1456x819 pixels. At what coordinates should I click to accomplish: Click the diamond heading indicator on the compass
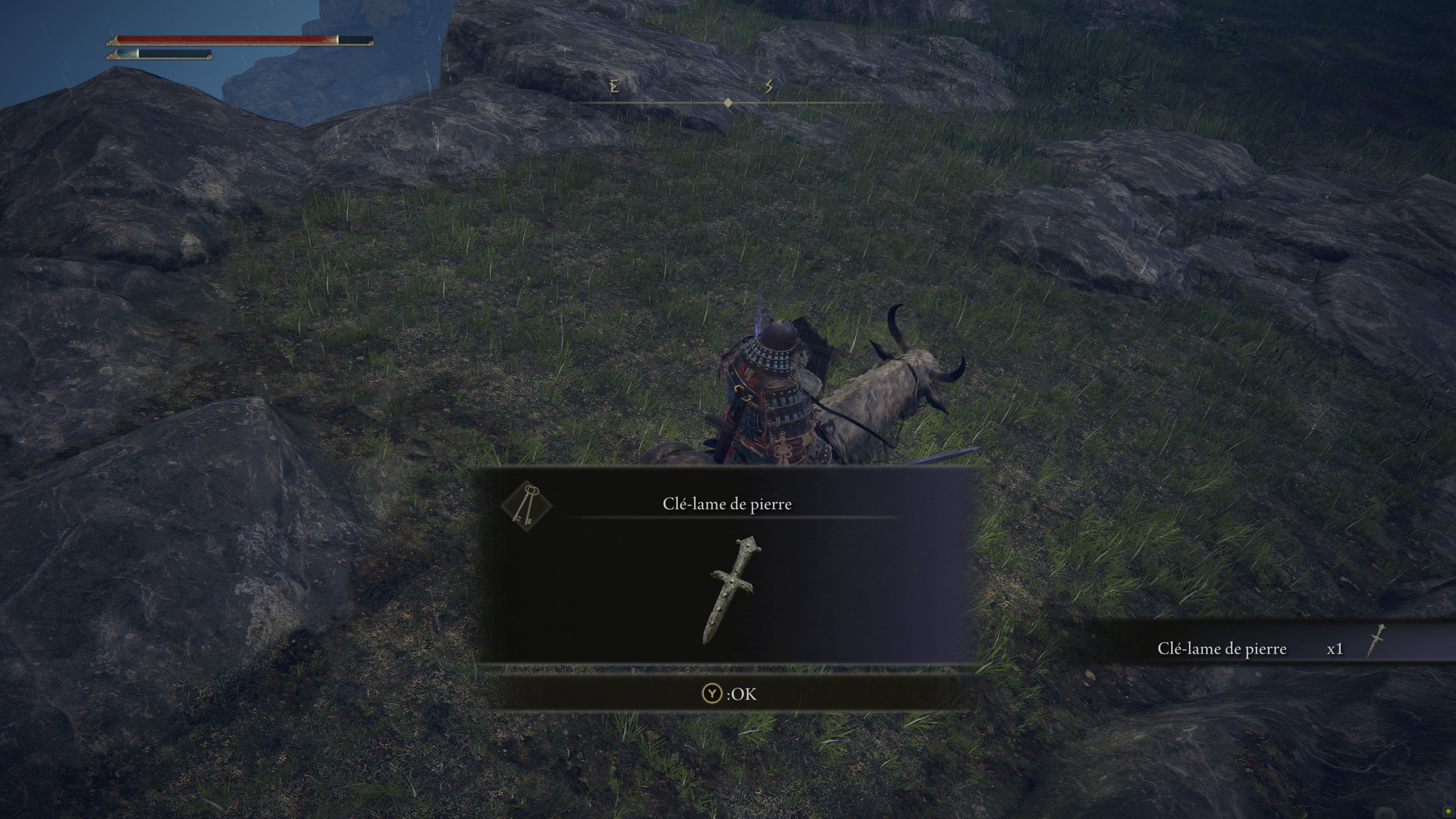[728, 104]
